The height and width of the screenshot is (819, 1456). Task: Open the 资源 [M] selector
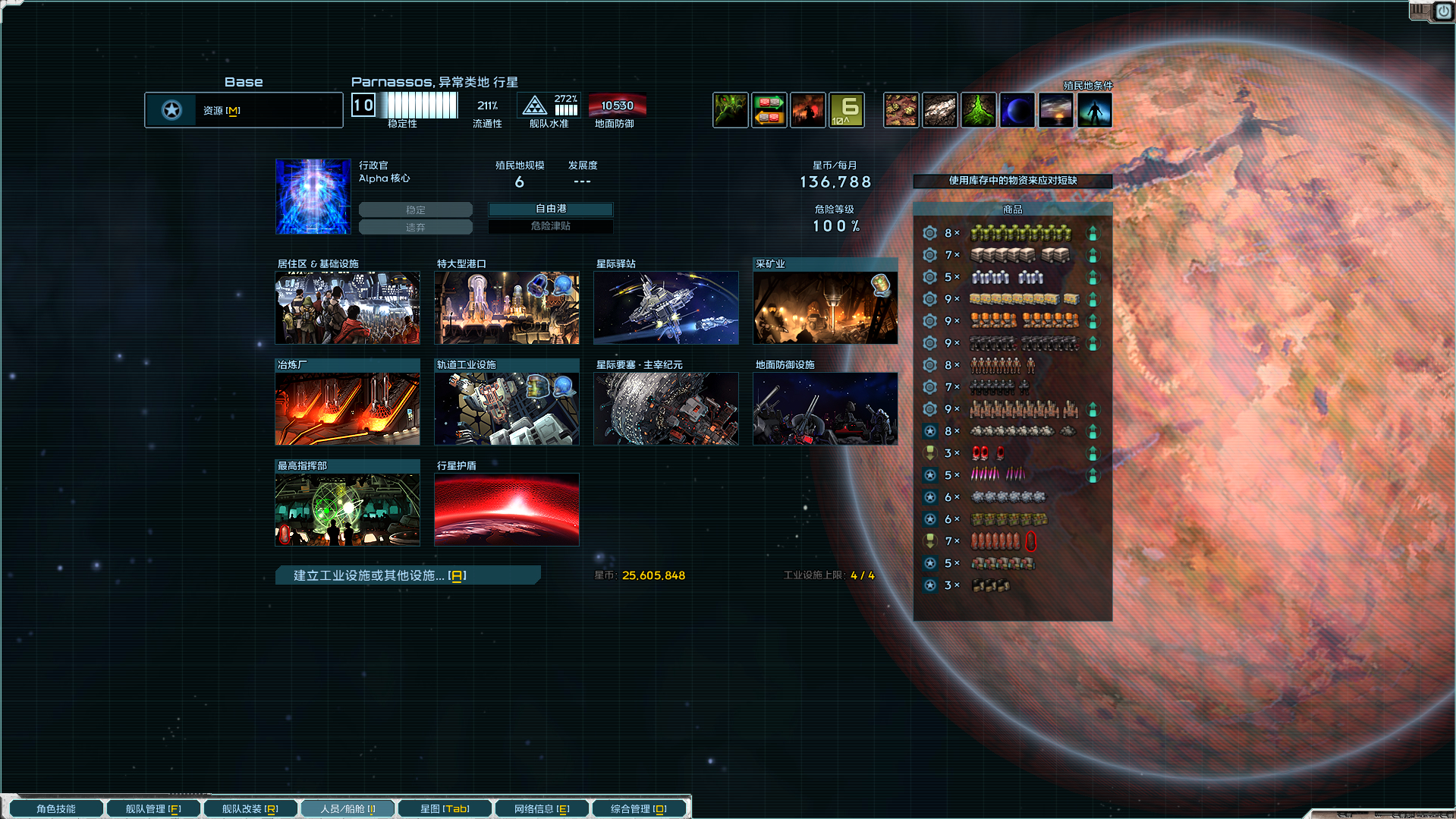[243, 109]
